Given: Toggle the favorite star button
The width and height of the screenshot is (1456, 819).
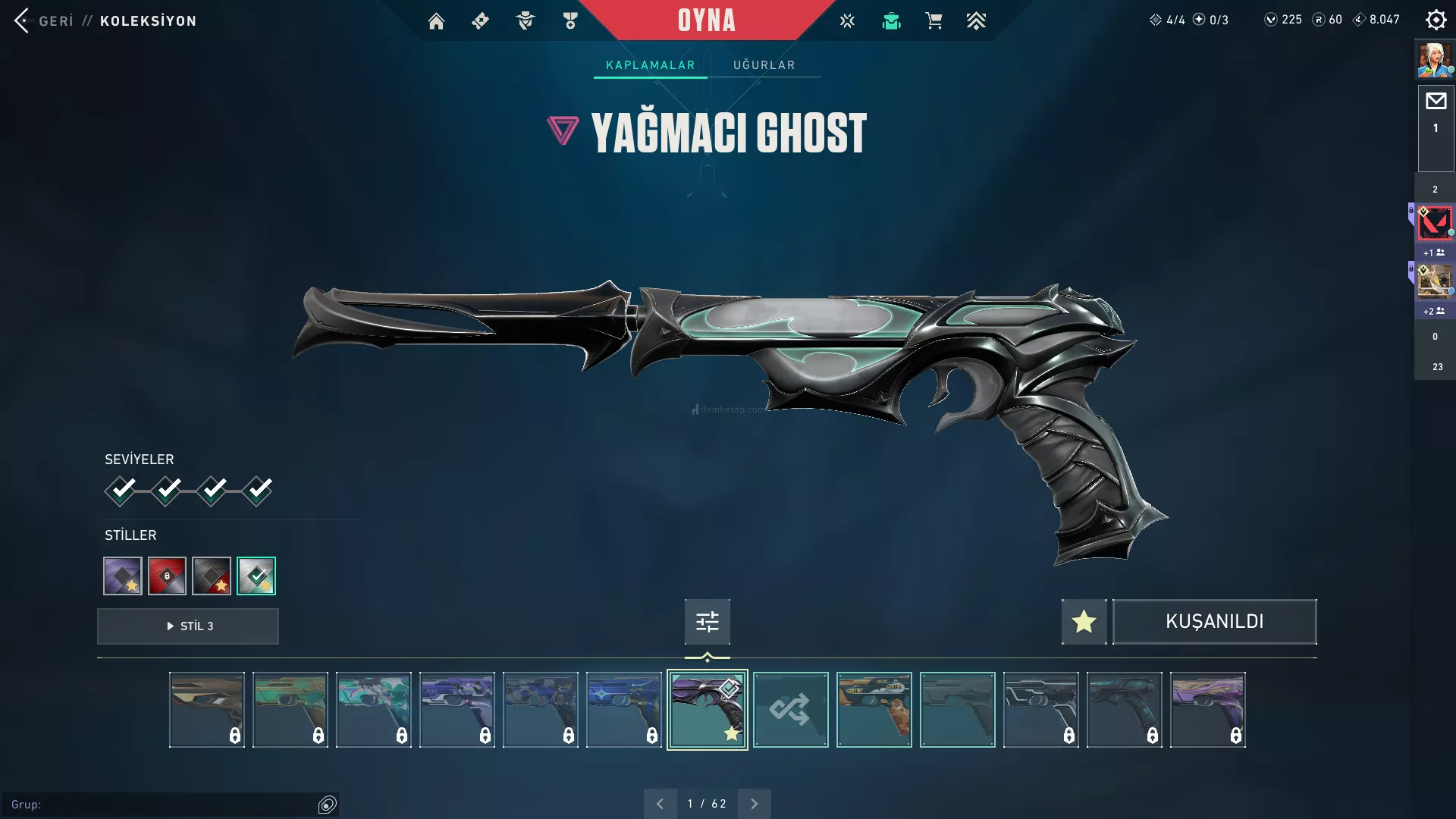Looking at the screenshot, I should pyautogui.click(x=1084, y=622).
